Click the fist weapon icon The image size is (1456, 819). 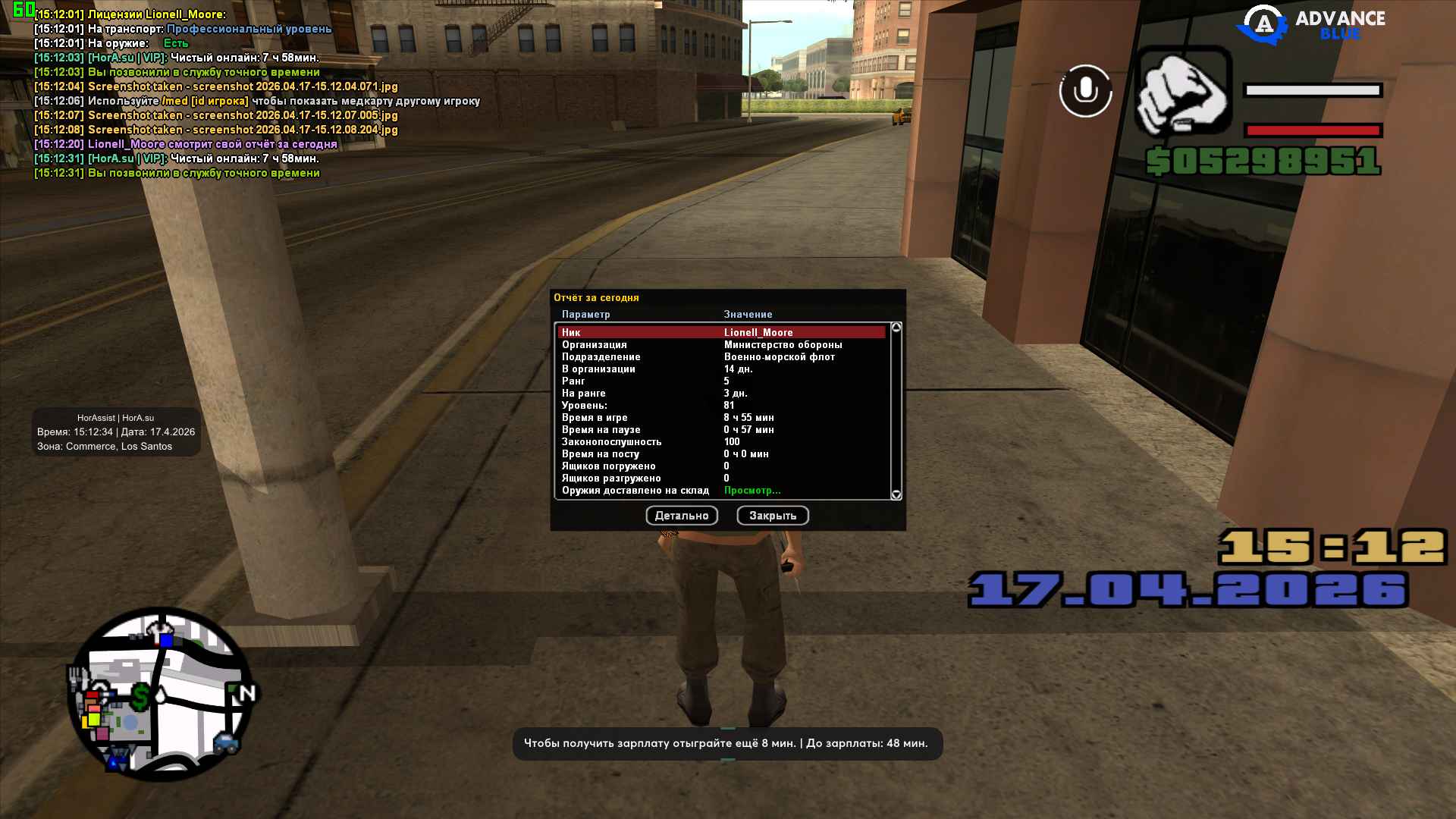point(1181,93)
